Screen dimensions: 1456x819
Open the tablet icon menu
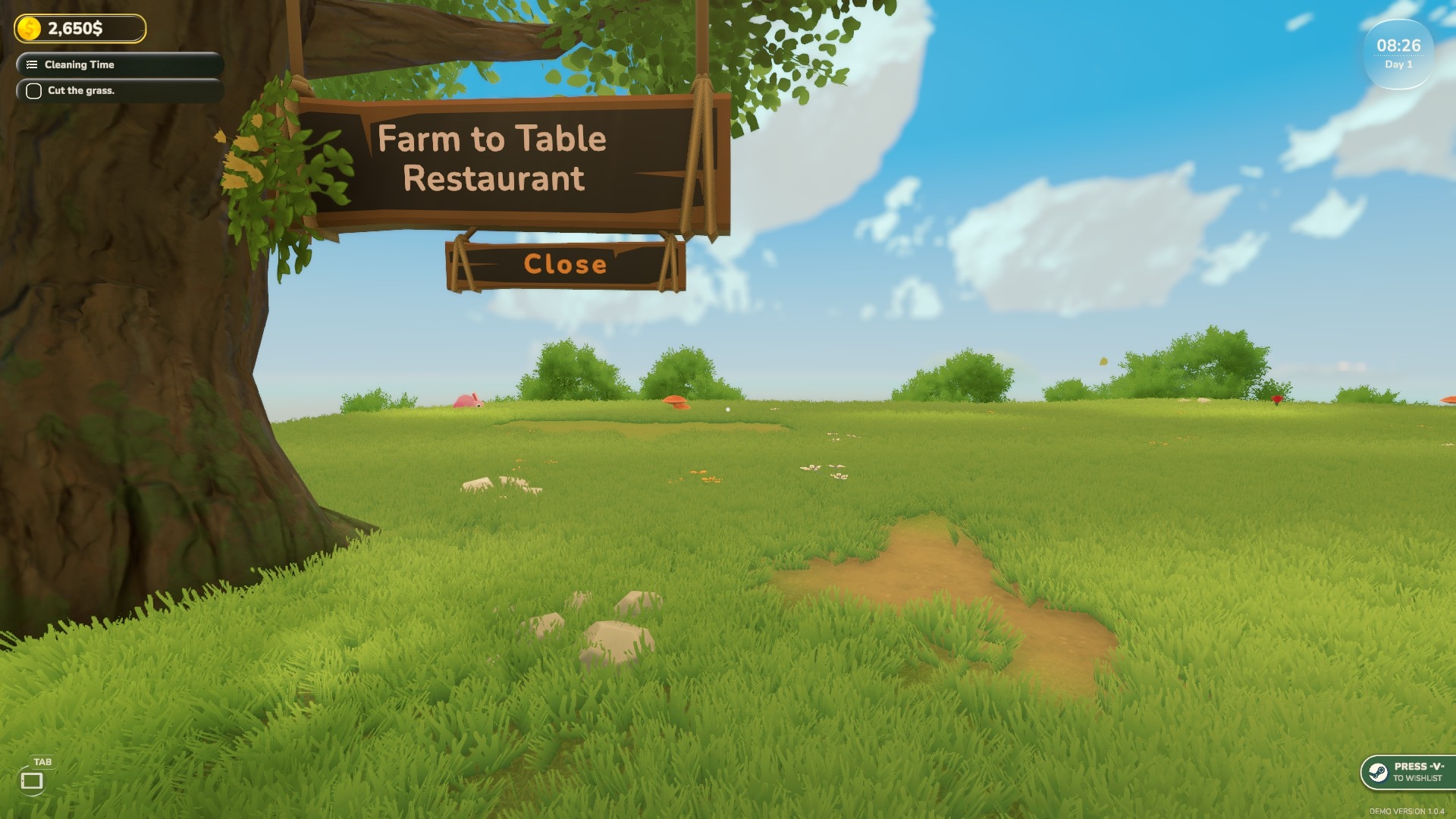[x=32, y=780]
